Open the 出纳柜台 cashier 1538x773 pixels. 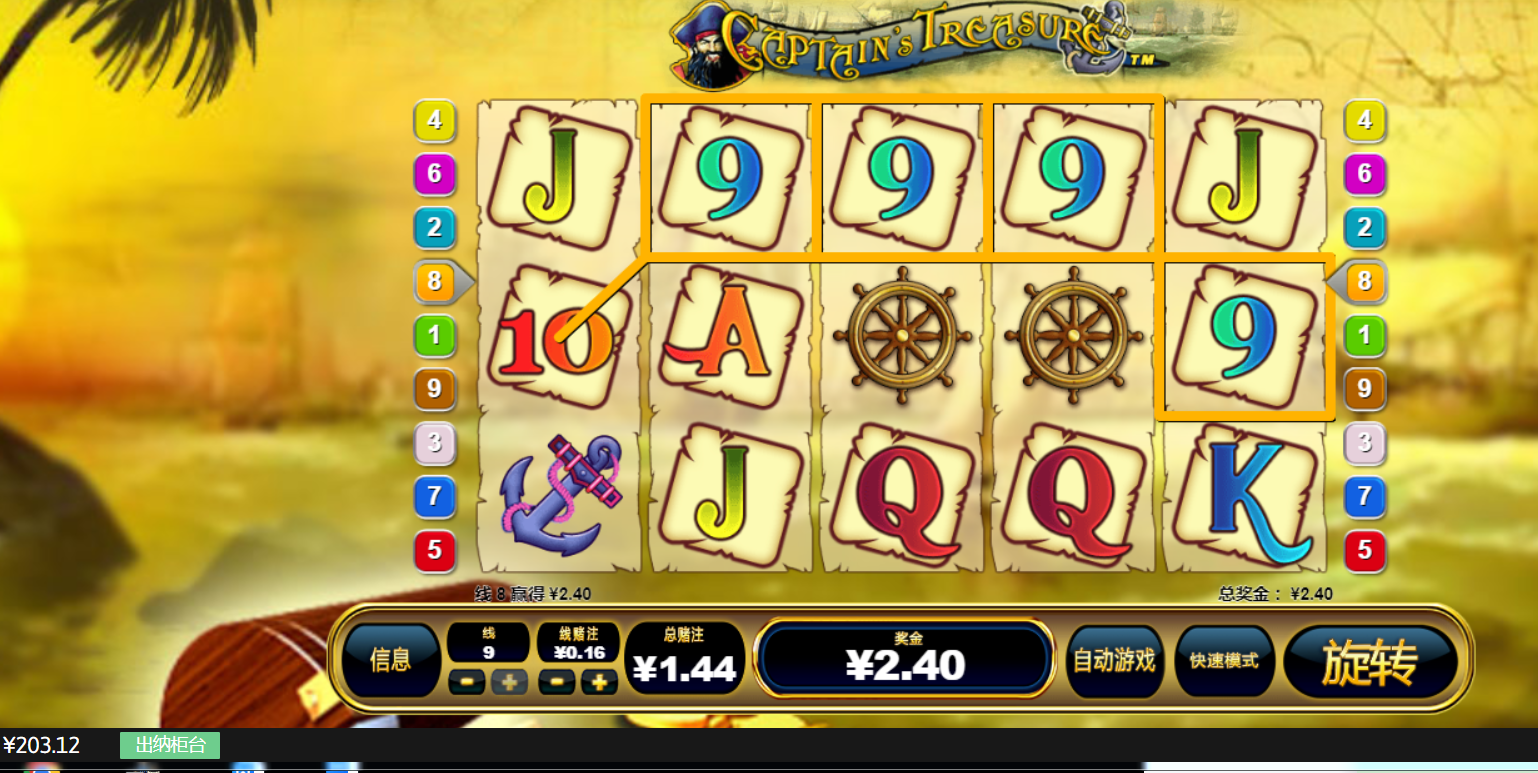[170, 745]
